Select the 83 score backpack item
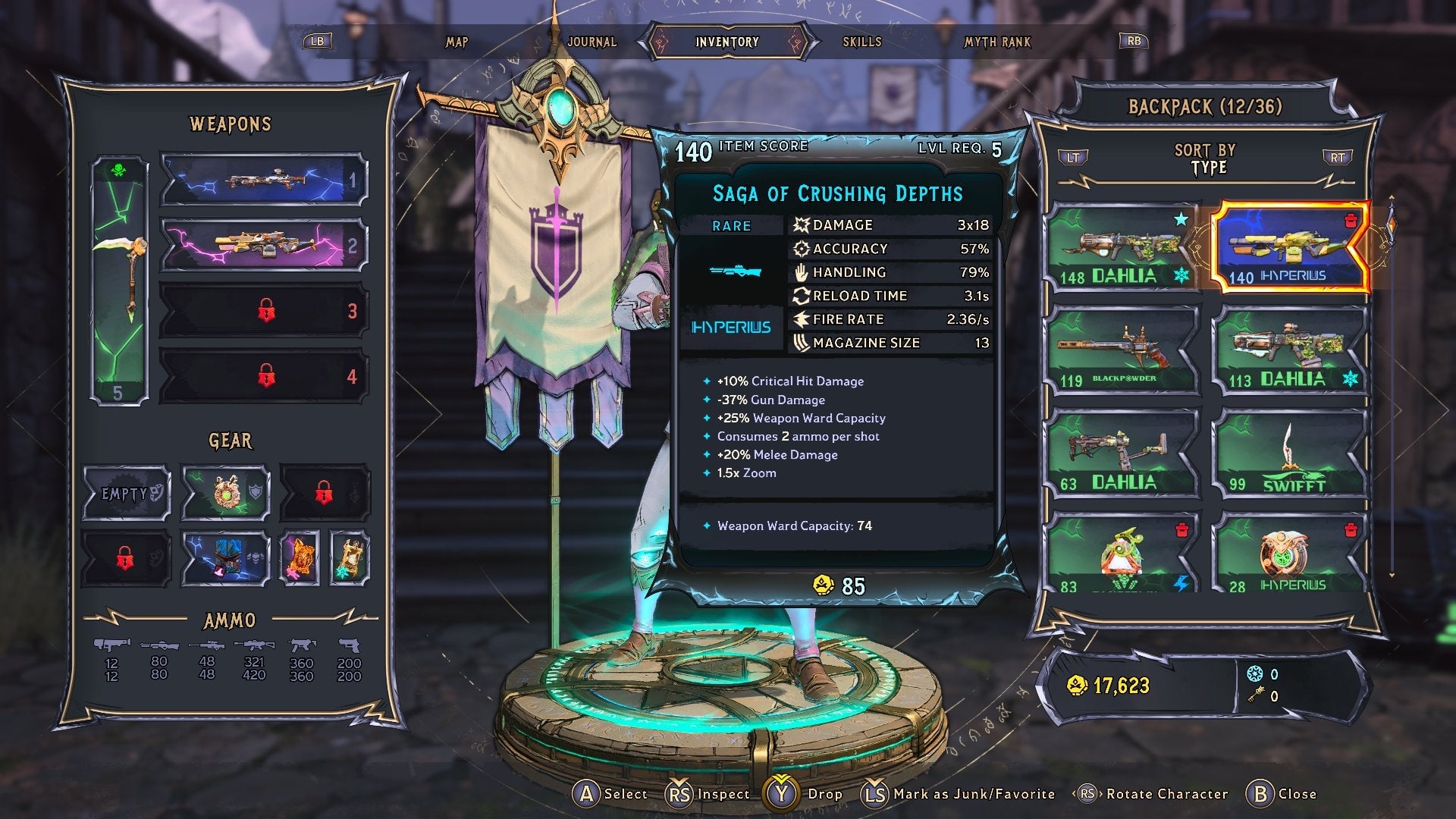 (x=1122, y=554)
